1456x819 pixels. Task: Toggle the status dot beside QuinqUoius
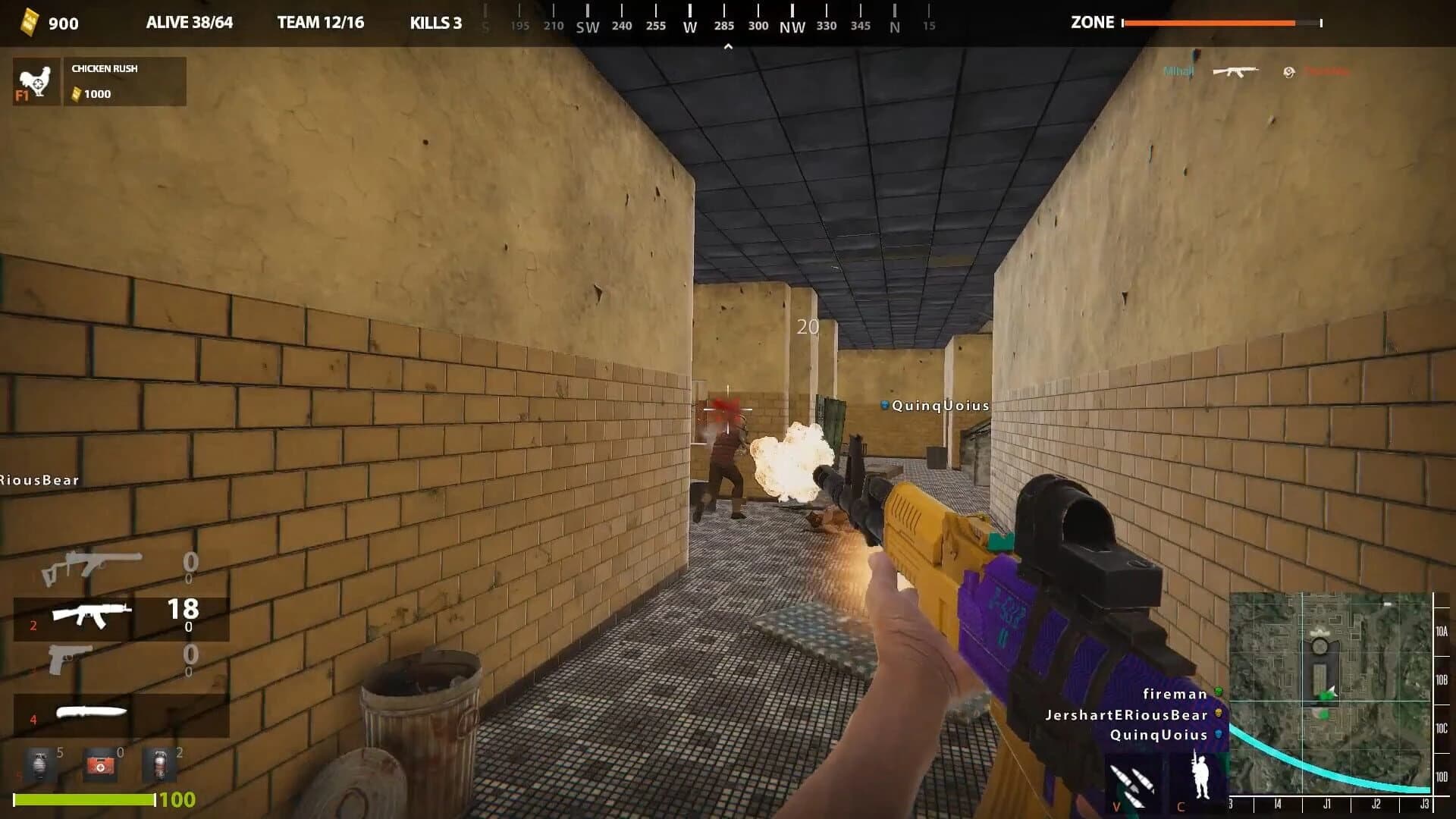coord(1218,735)
